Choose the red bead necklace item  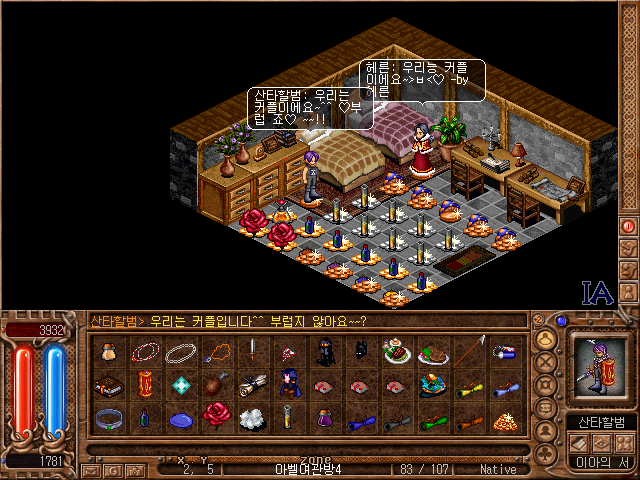click(x=144, y=351)
